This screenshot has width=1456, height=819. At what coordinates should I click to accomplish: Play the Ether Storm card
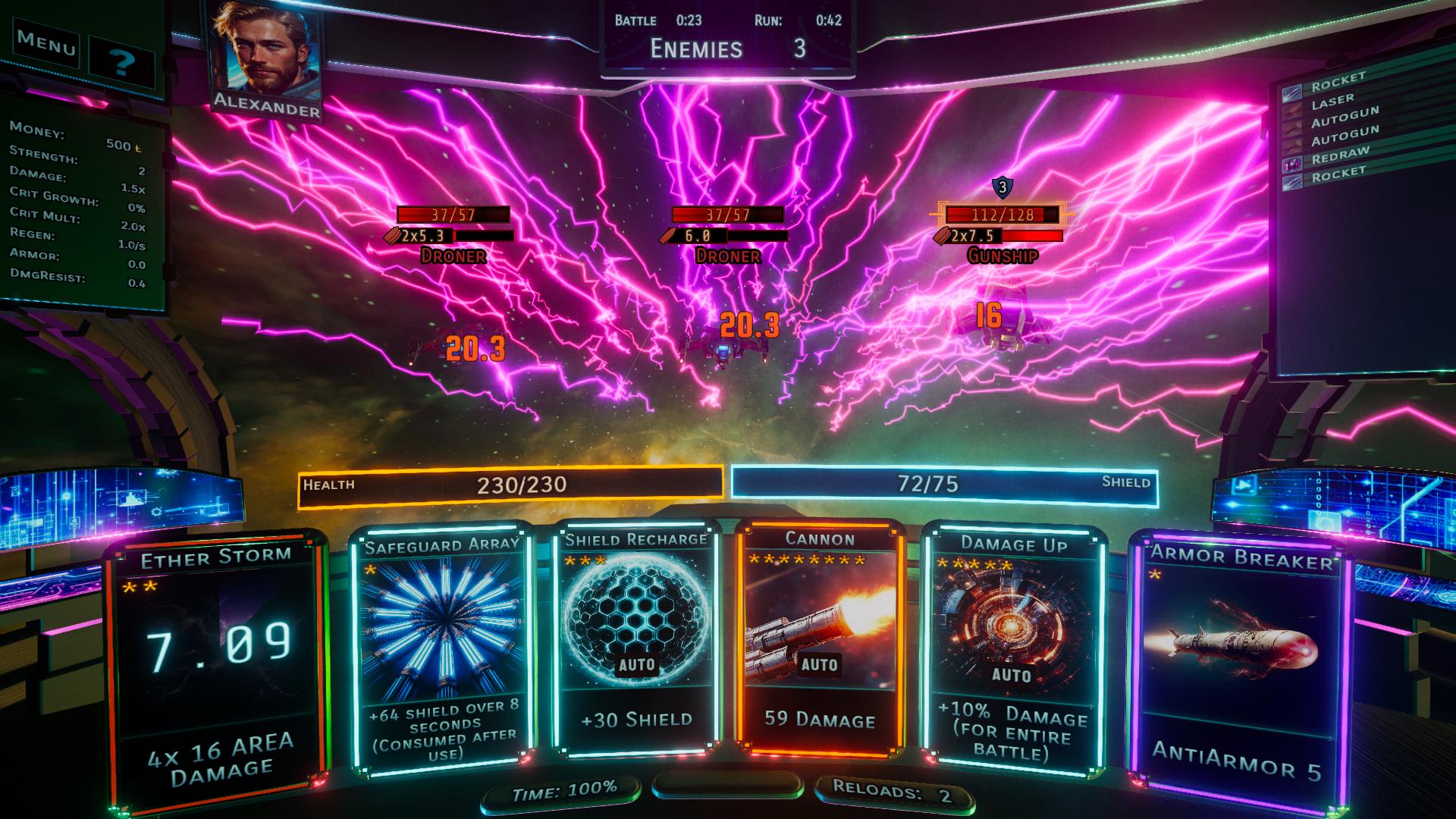(216, 667)
